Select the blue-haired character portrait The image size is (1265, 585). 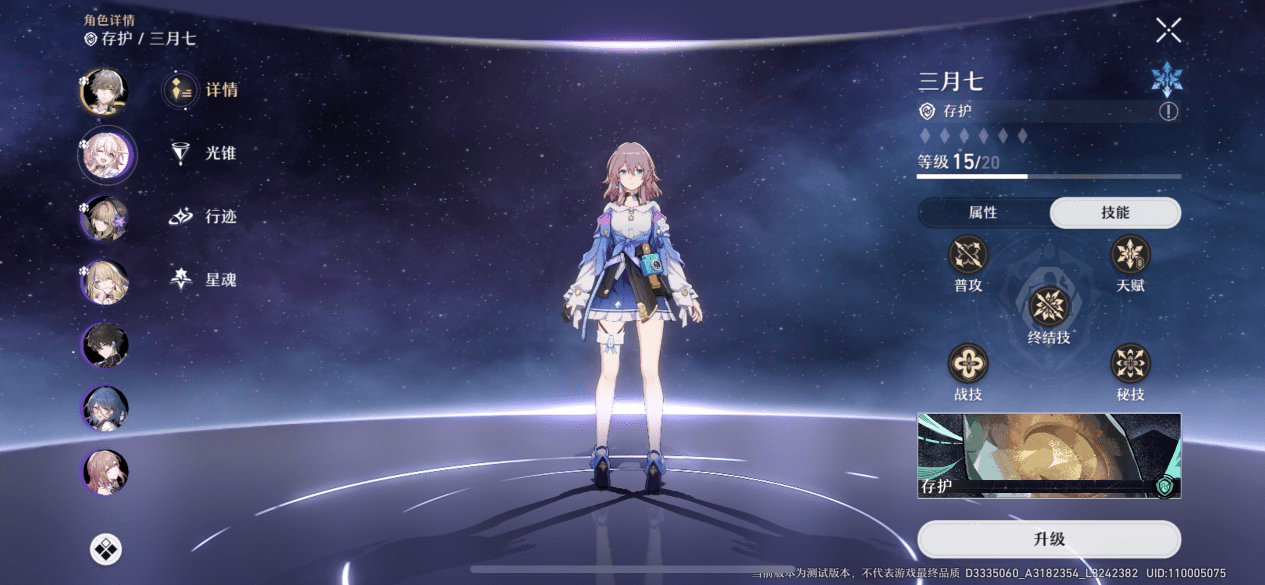(104, 408)
